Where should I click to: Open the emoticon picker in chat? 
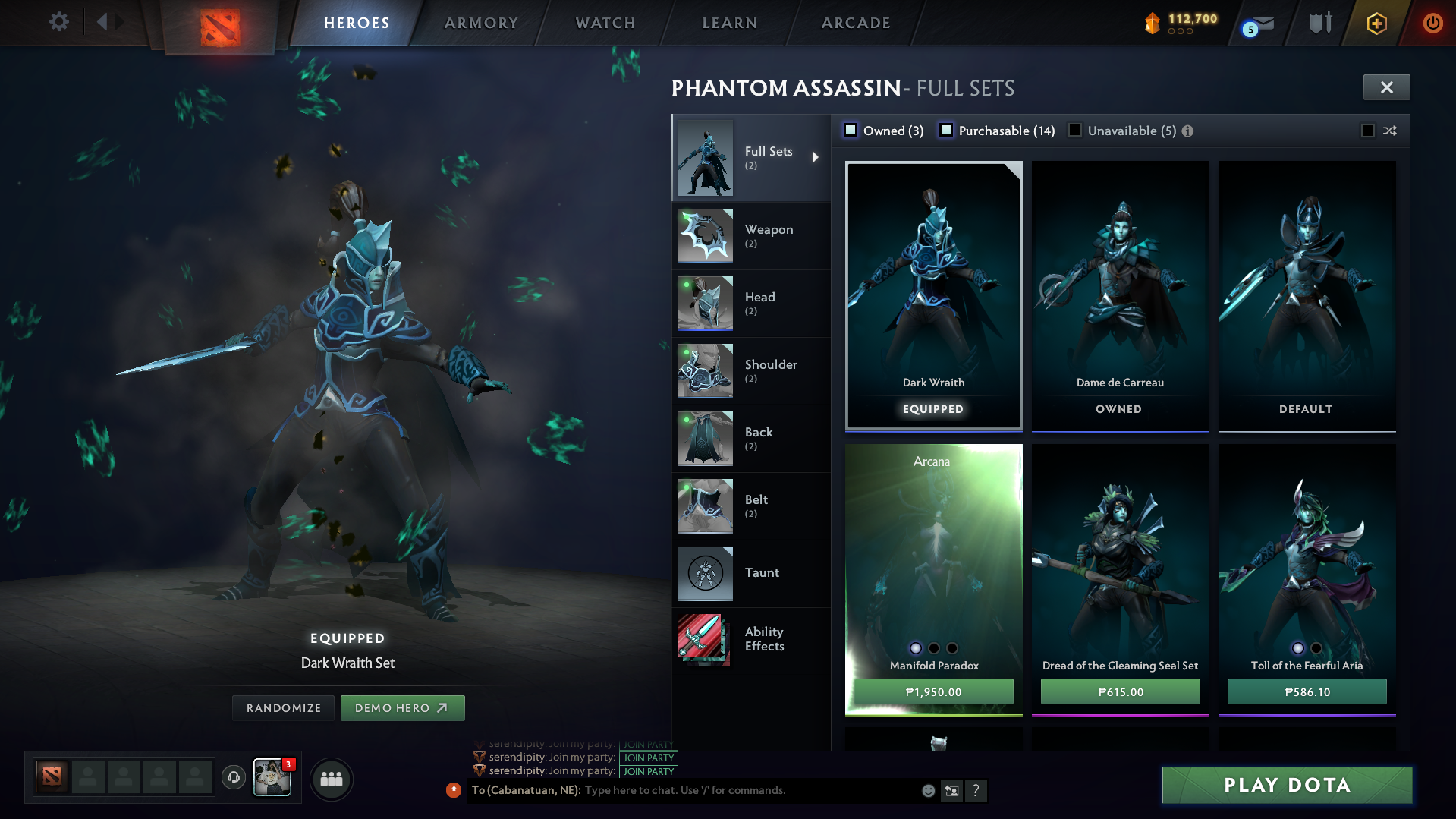pyautogui.click(x=927, y=790)
